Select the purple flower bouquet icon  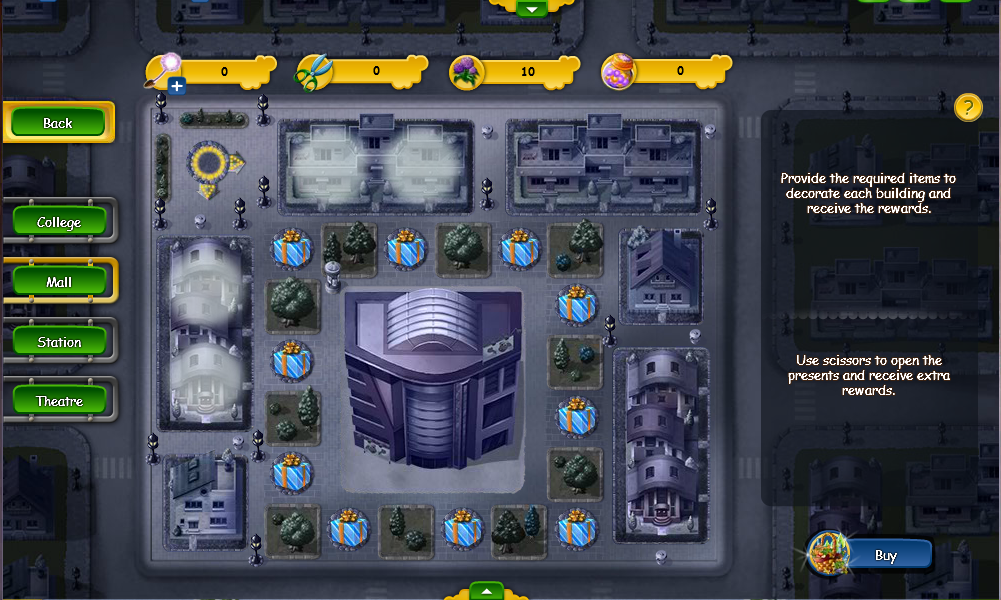tap(467, 72)
